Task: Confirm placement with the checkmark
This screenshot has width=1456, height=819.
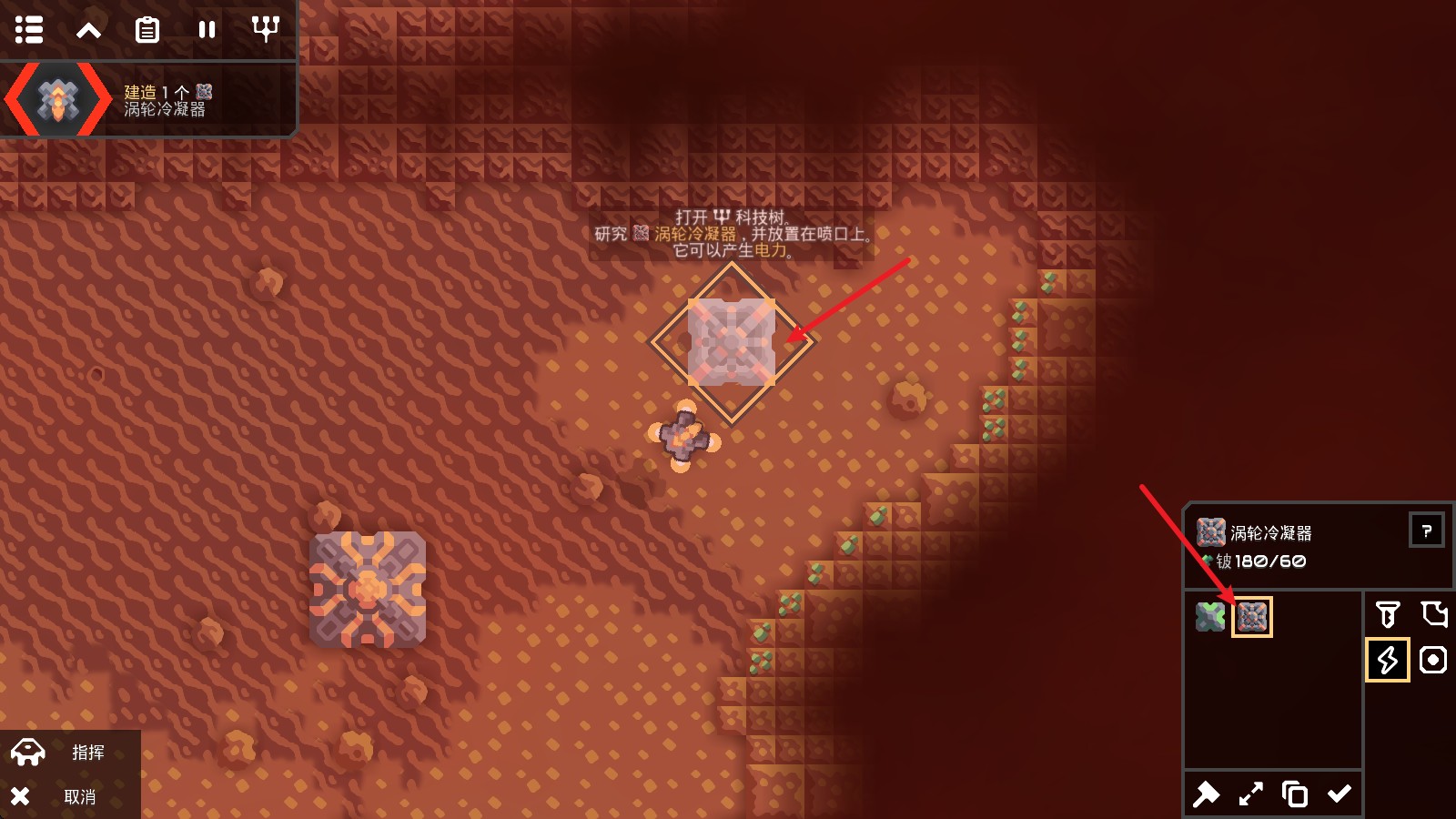Action: tap(1340, 794)
